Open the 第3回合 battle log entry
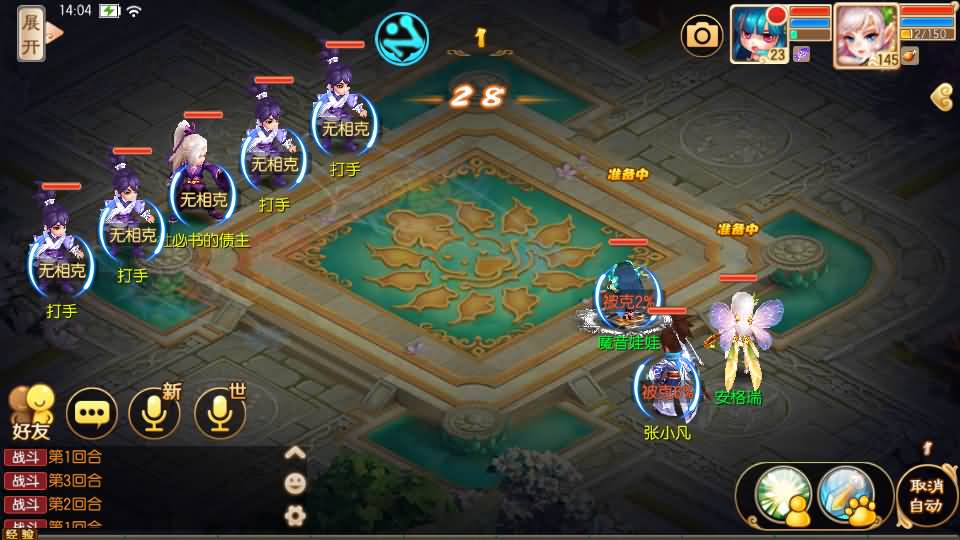960x540 pixels. (55, 480)
